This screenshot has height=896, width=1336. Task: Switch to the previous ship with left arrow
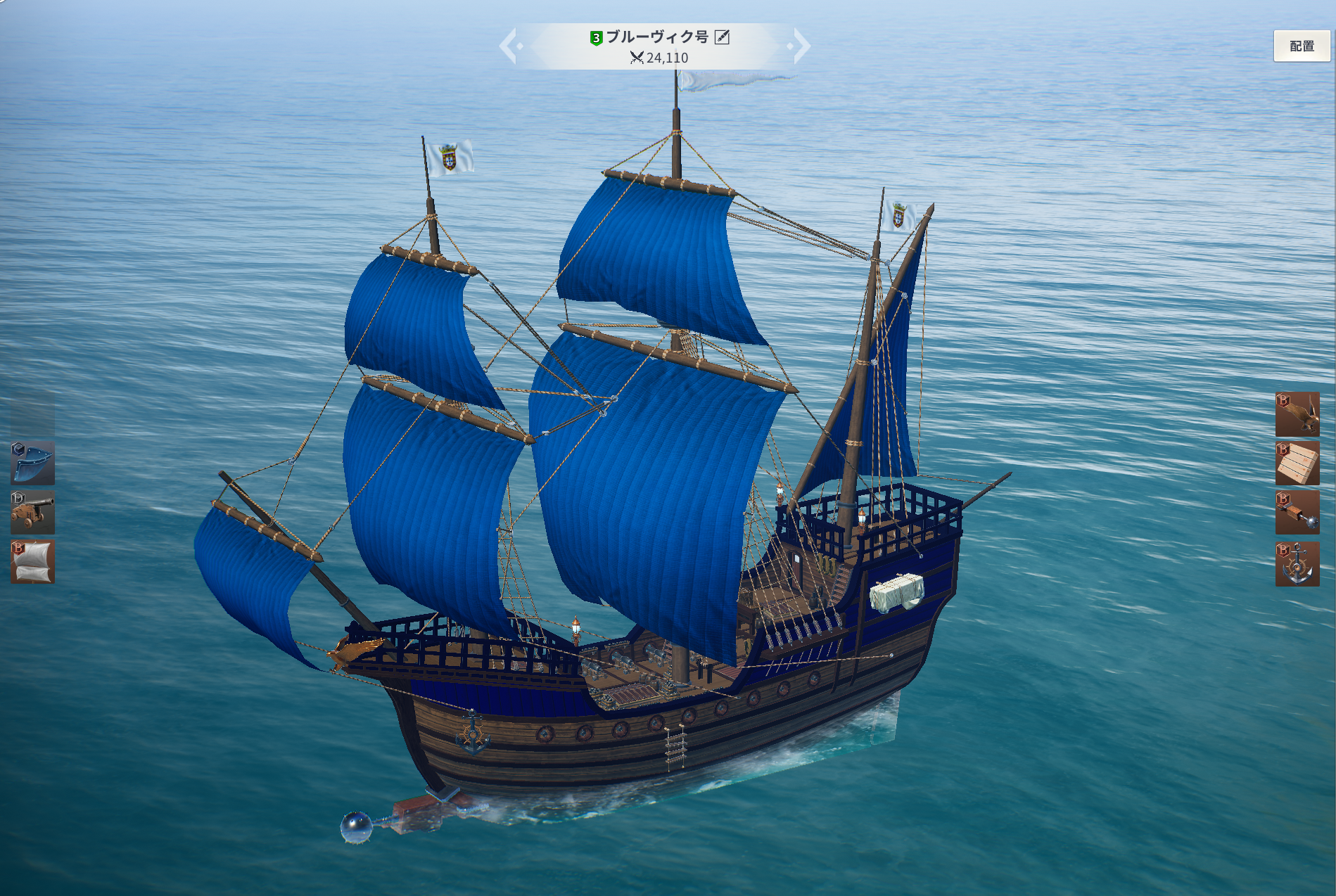click(509, 46)
